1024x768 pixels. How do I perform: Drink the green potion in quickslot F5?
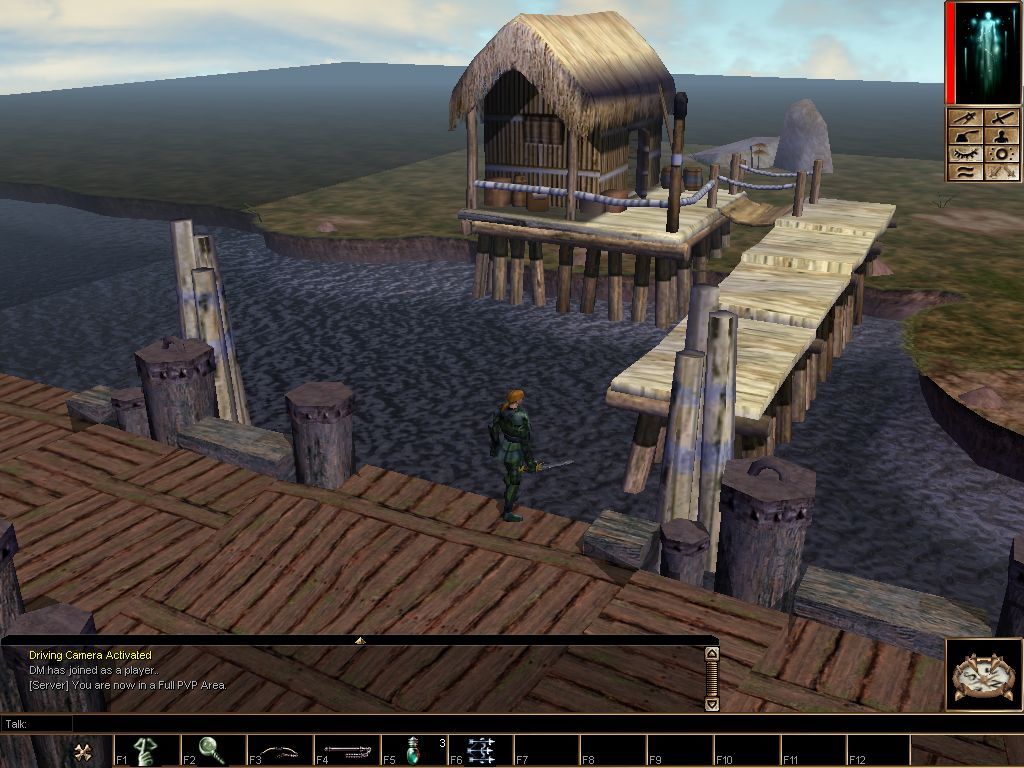tap(414, 750)
